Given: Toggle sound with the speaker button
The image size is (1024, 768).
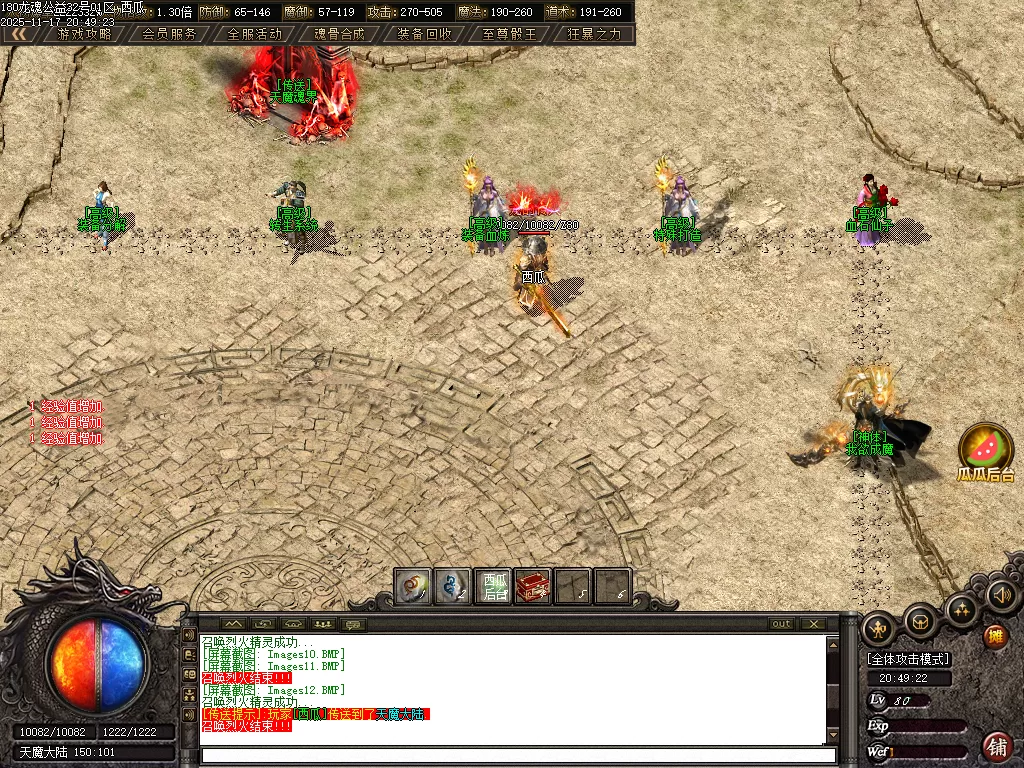Looking at the screenshot, I should point(1001,596).
